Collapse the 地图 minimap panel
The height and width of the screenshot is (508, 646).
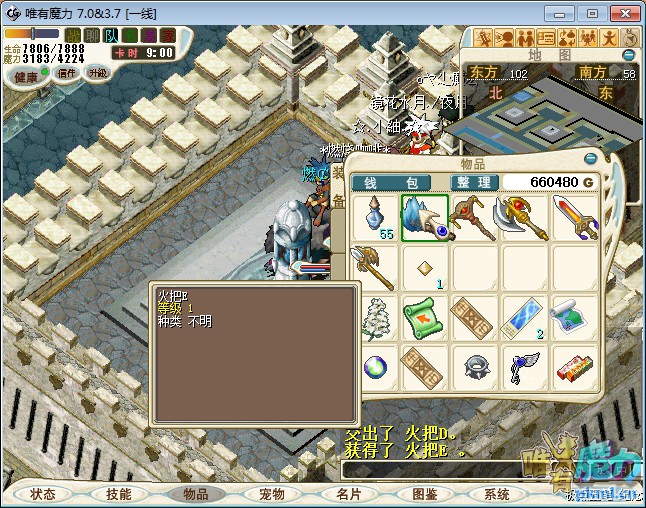[629, 55]
